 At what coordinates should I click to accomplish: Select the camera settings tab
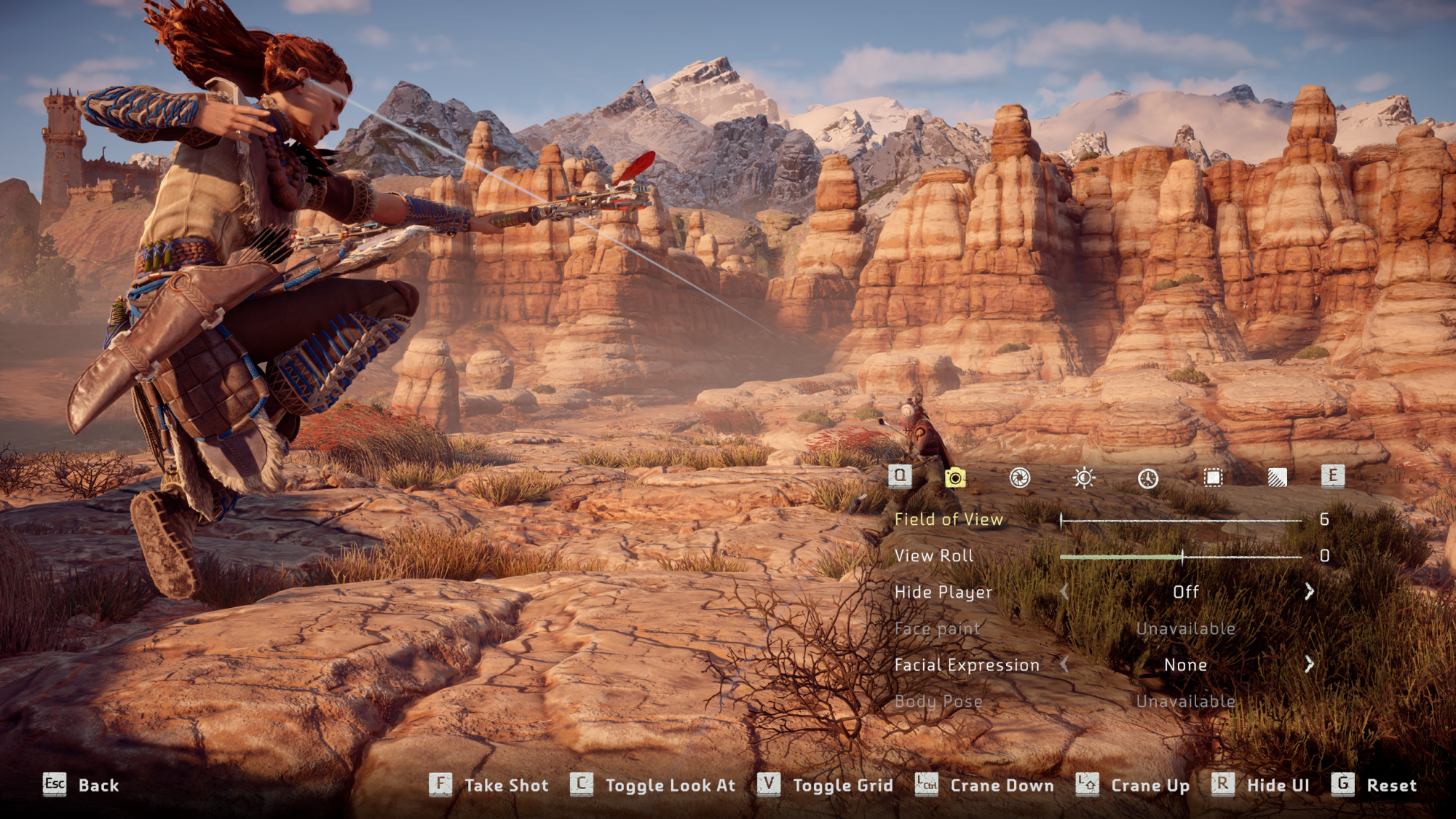click(x=955, y=478)
